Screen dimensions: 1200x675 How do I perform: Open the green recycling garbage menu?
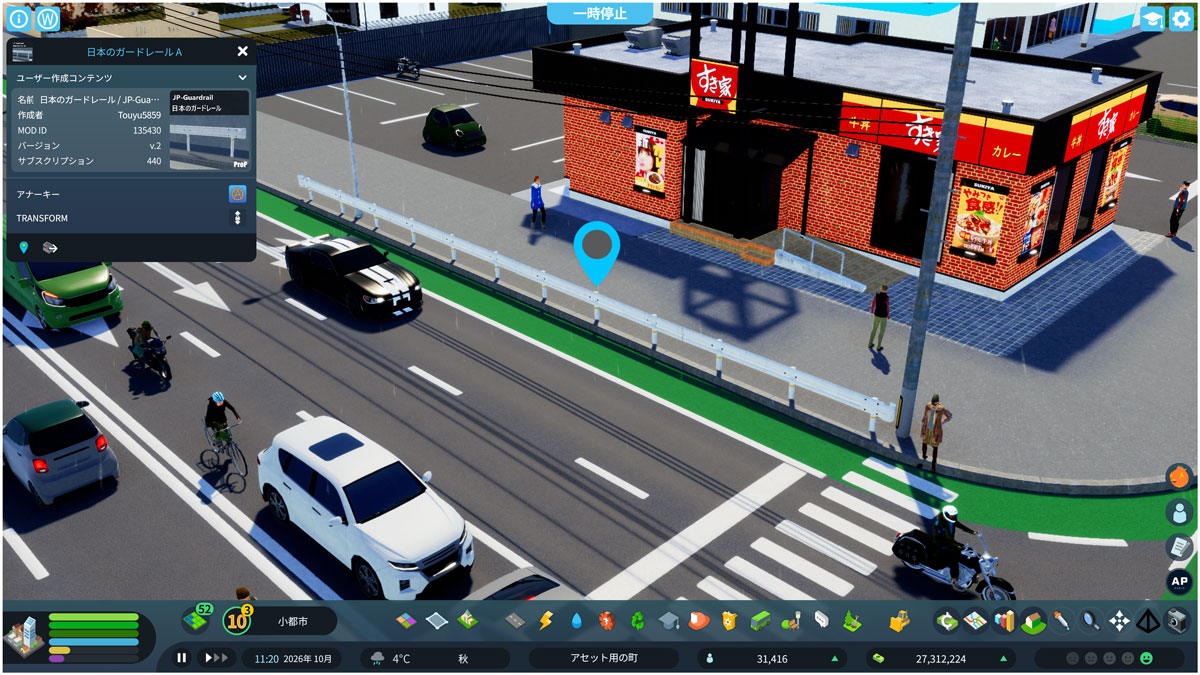[637, 621]
